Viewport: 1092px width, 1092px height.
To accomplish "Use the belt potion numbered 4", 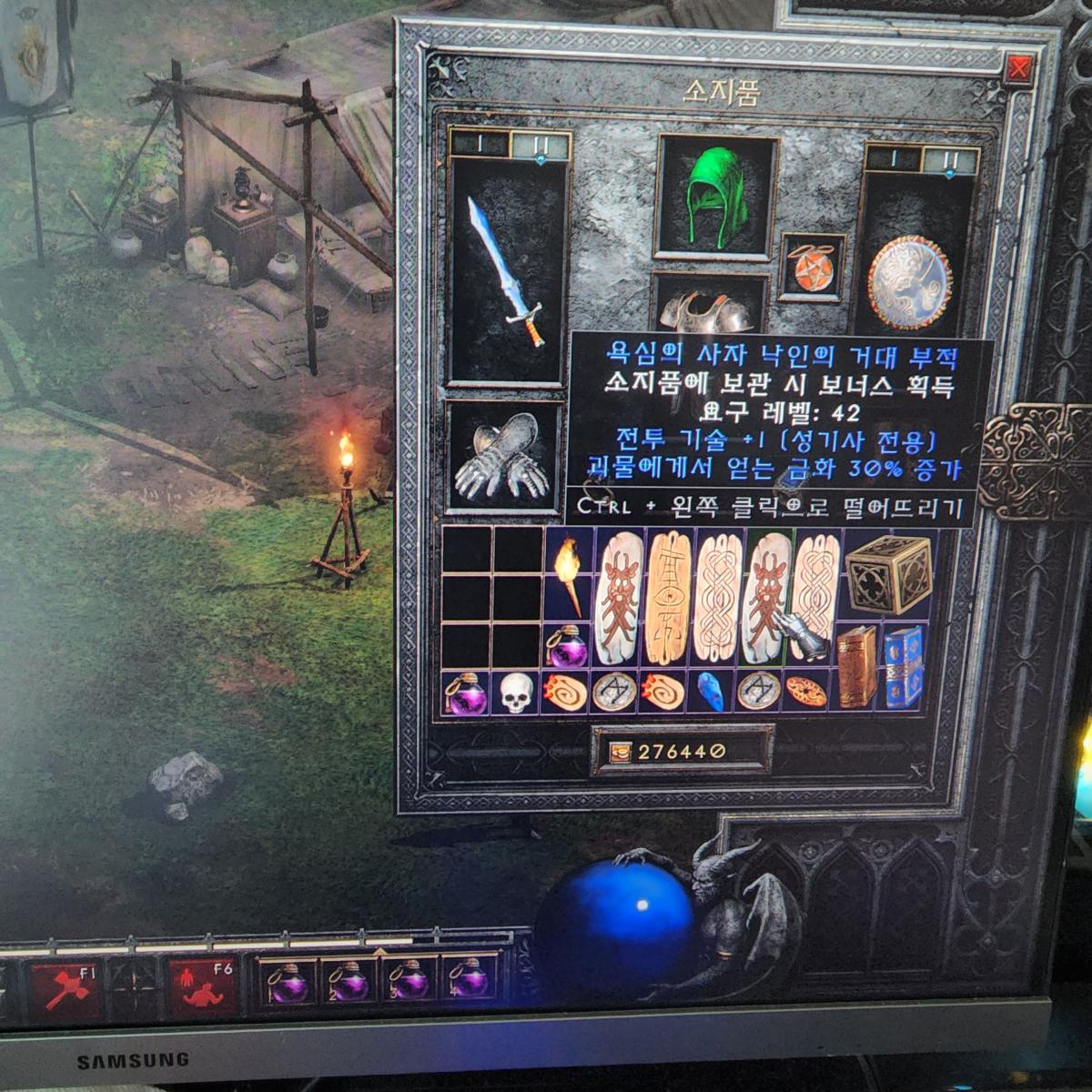I will click(x=470, y=982).
